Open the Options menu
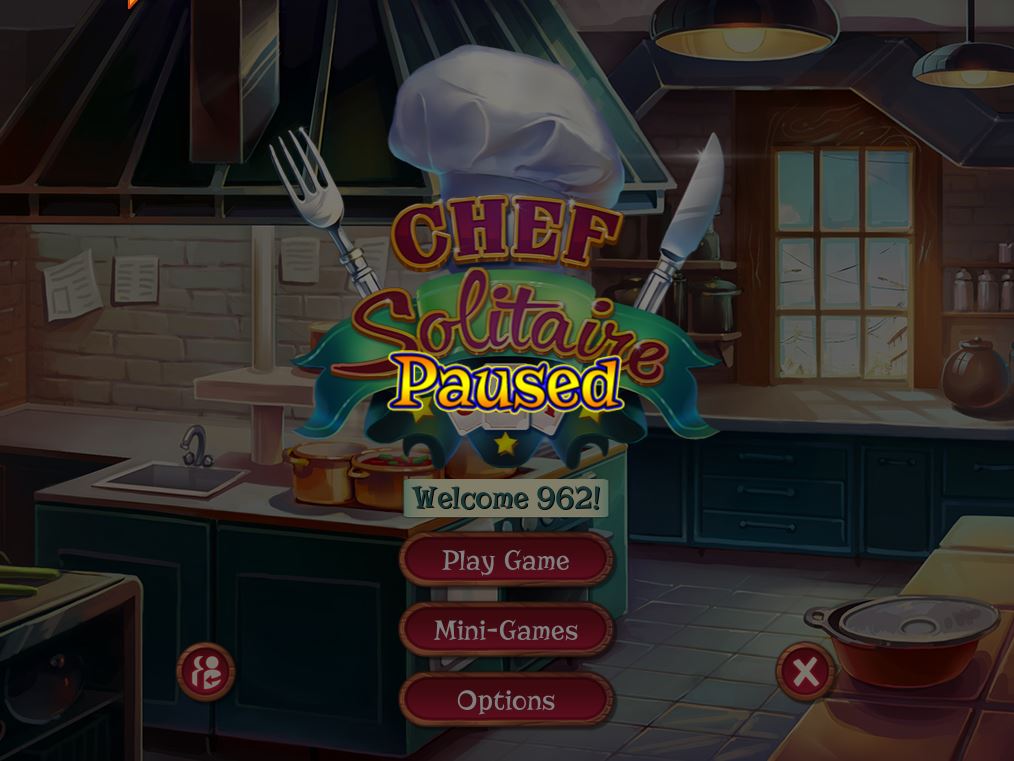 [506, 700]
